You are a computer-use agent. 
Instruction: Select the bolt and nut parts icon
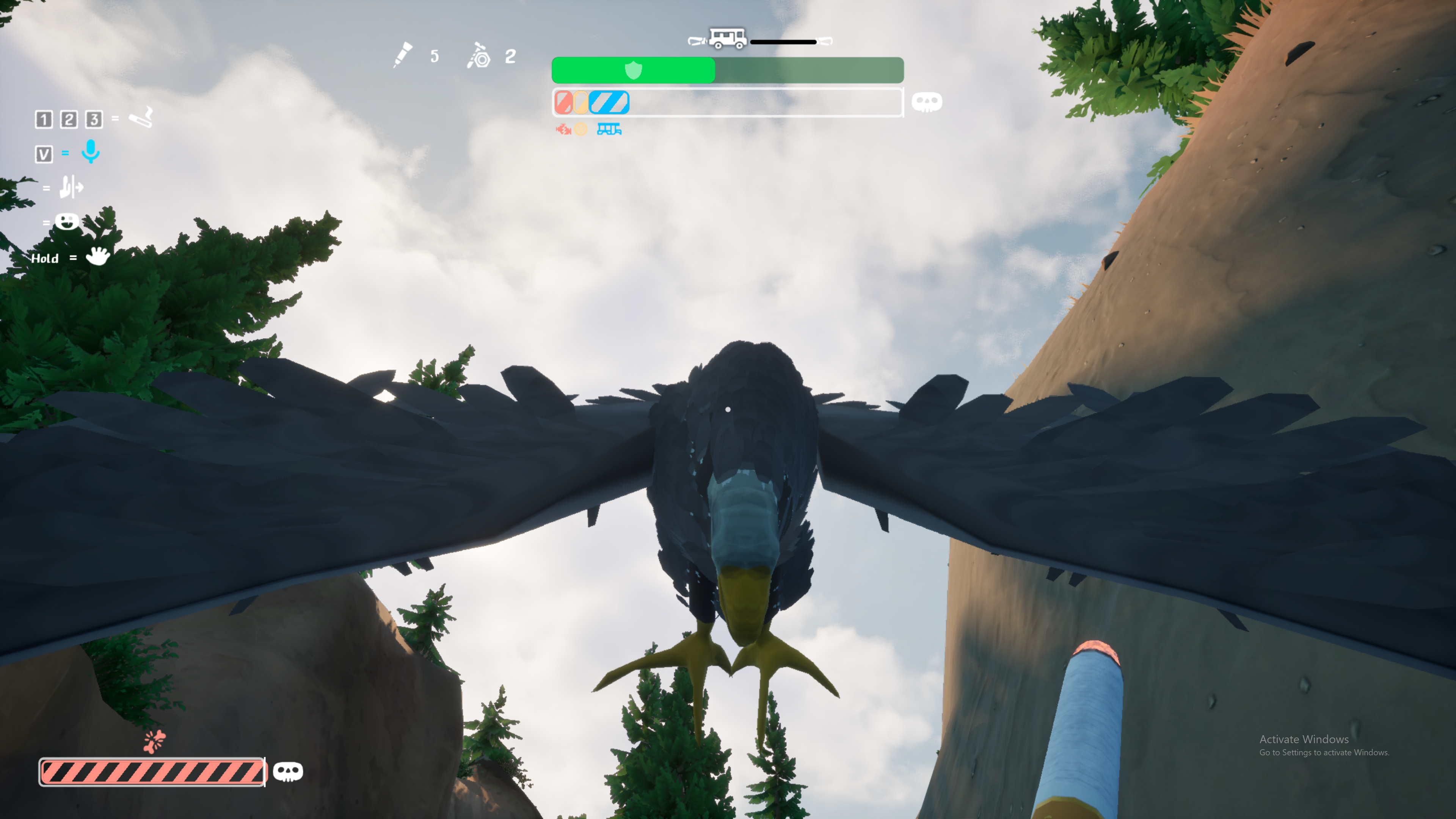click(x=479, y=56)
